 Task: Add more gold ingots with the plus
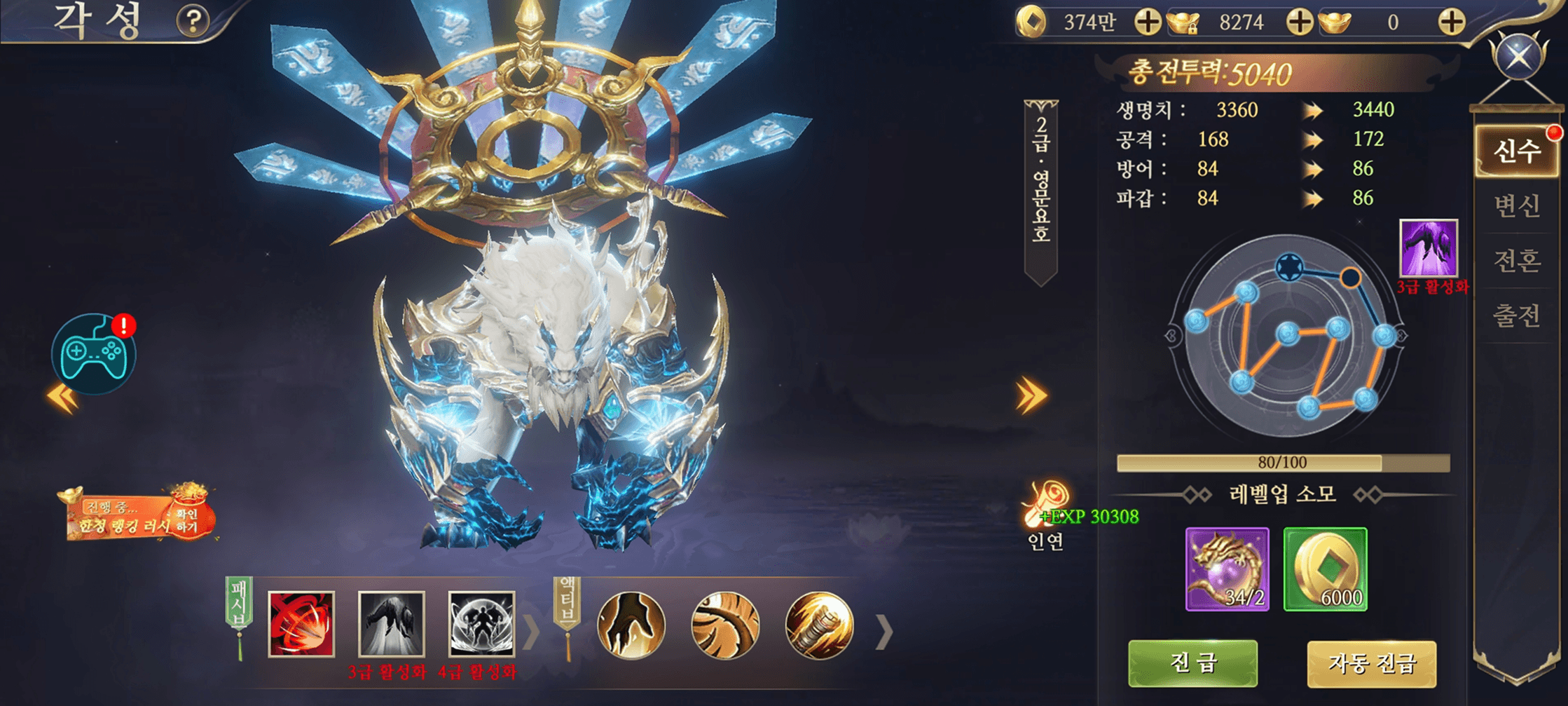[x=1451, y=22]
